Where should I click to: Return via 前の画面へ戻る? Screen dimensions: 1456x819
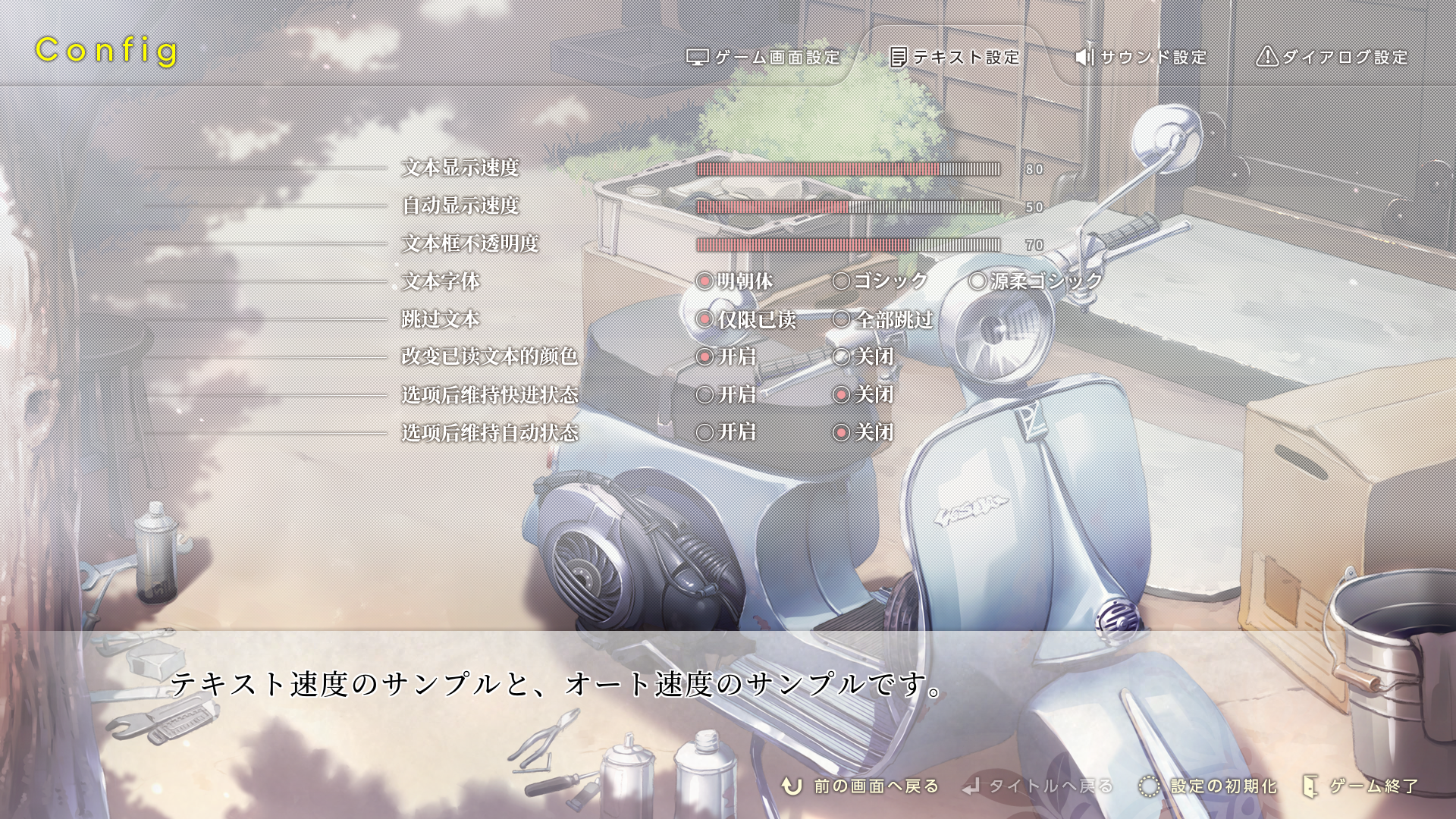coord(861,786)
